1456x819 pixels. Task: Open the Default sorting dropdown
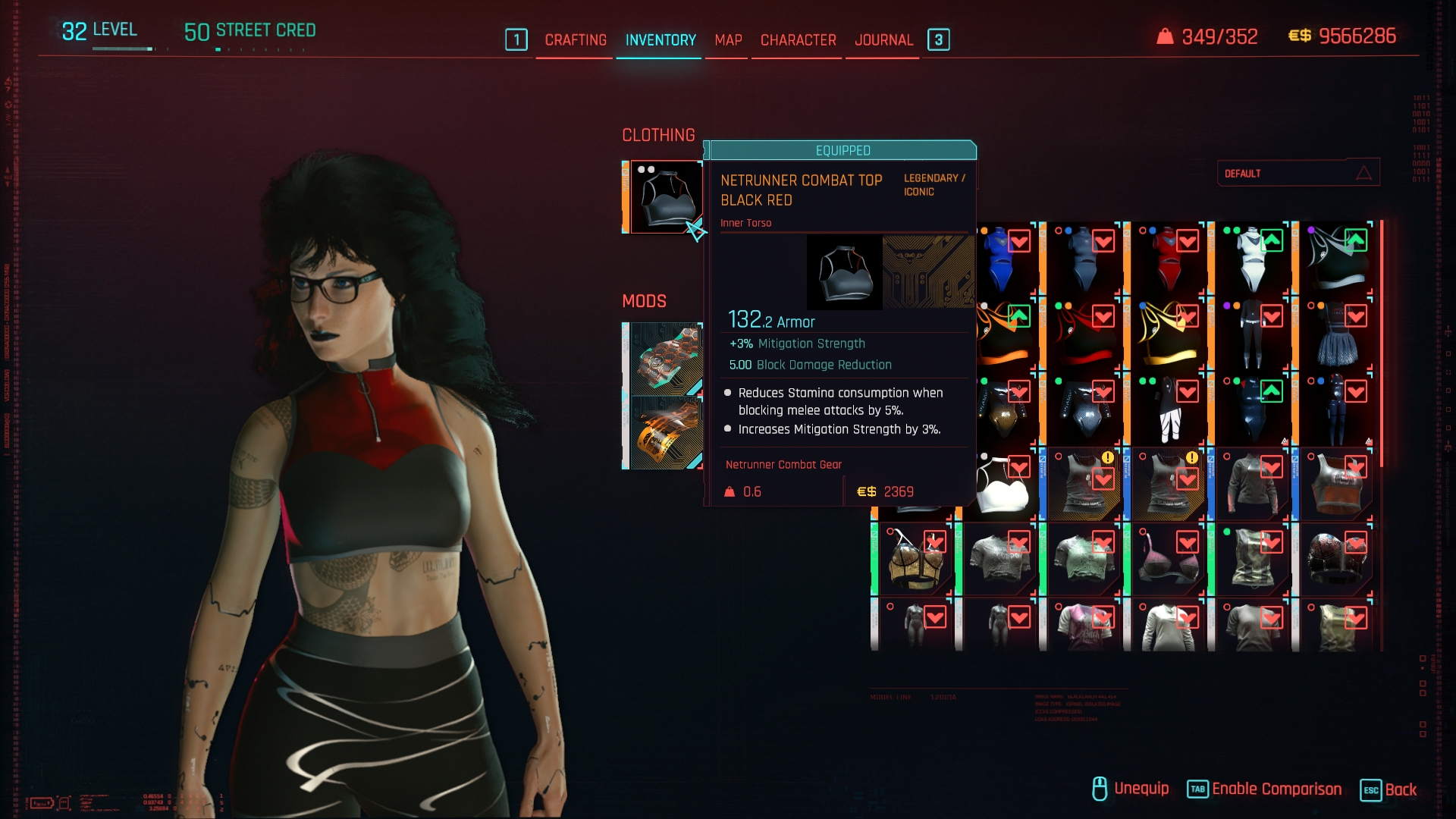point(1298,174)
